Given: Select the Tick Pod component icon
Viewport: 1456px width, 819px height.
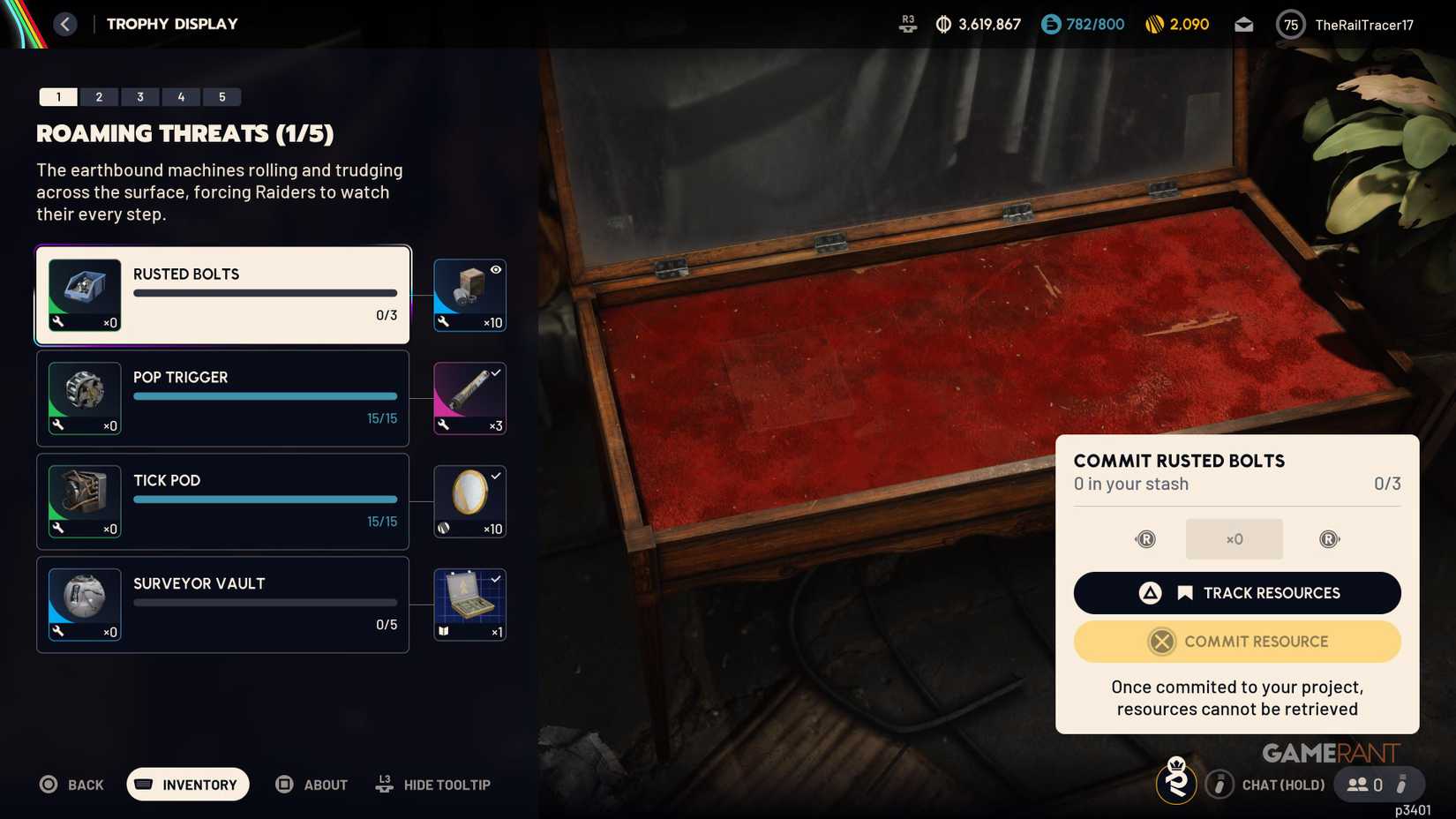Looking at the screenshot, I should pyautogui.click(x=84, y=500).
